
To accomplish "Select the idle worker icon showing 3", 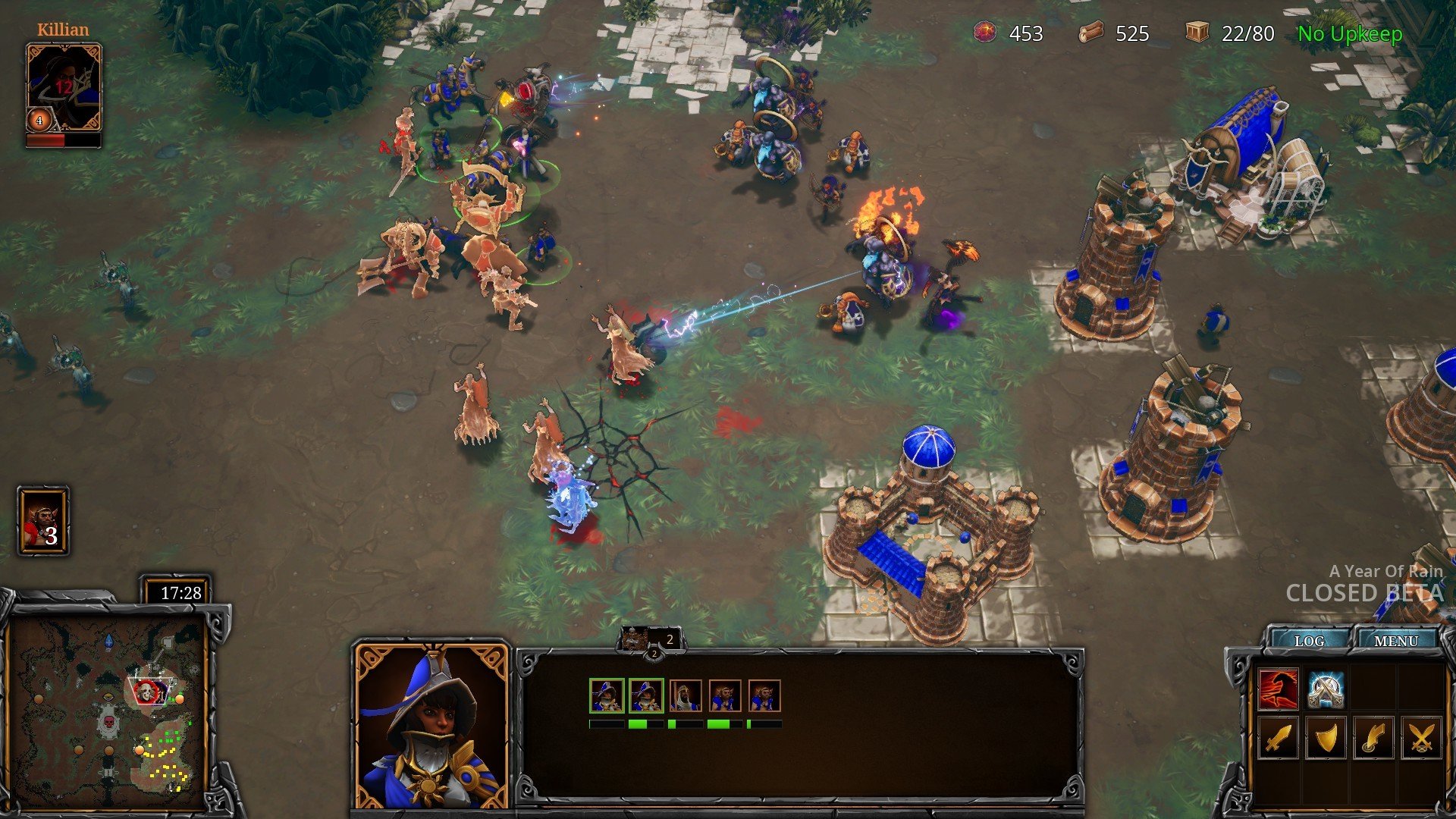I will point(43,521).
